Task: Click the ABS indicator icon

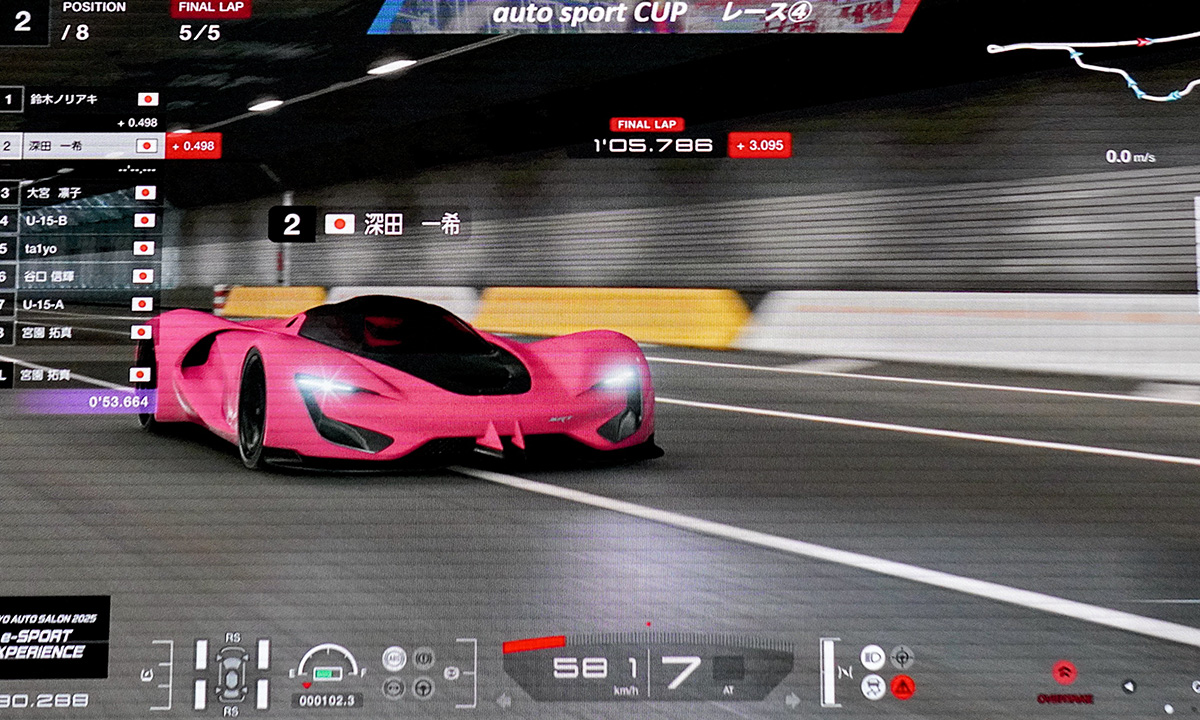Action: tap(395, 657)
